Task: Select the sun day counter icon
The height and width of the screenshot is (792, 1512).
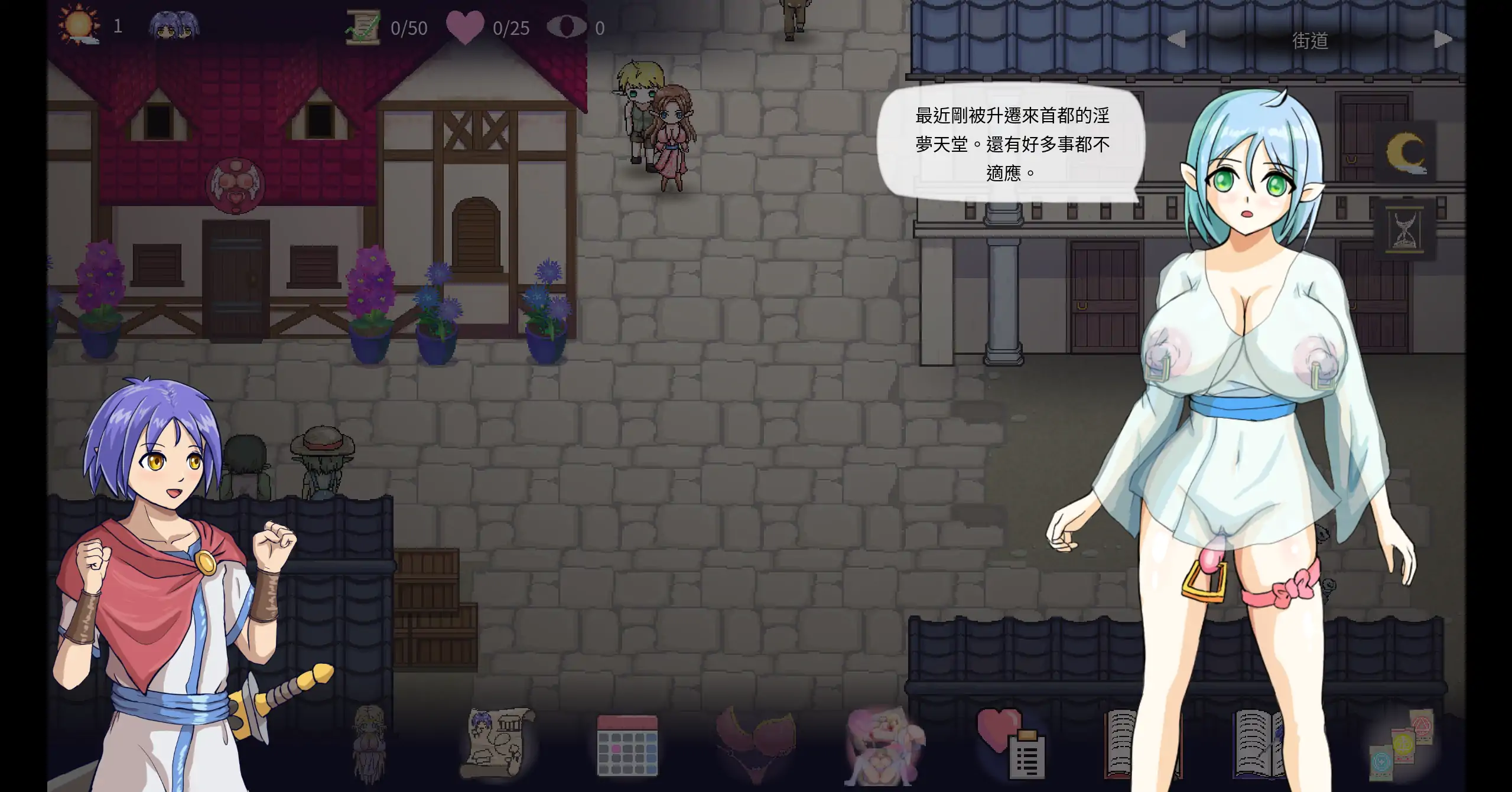Action: tap(79, 25)
